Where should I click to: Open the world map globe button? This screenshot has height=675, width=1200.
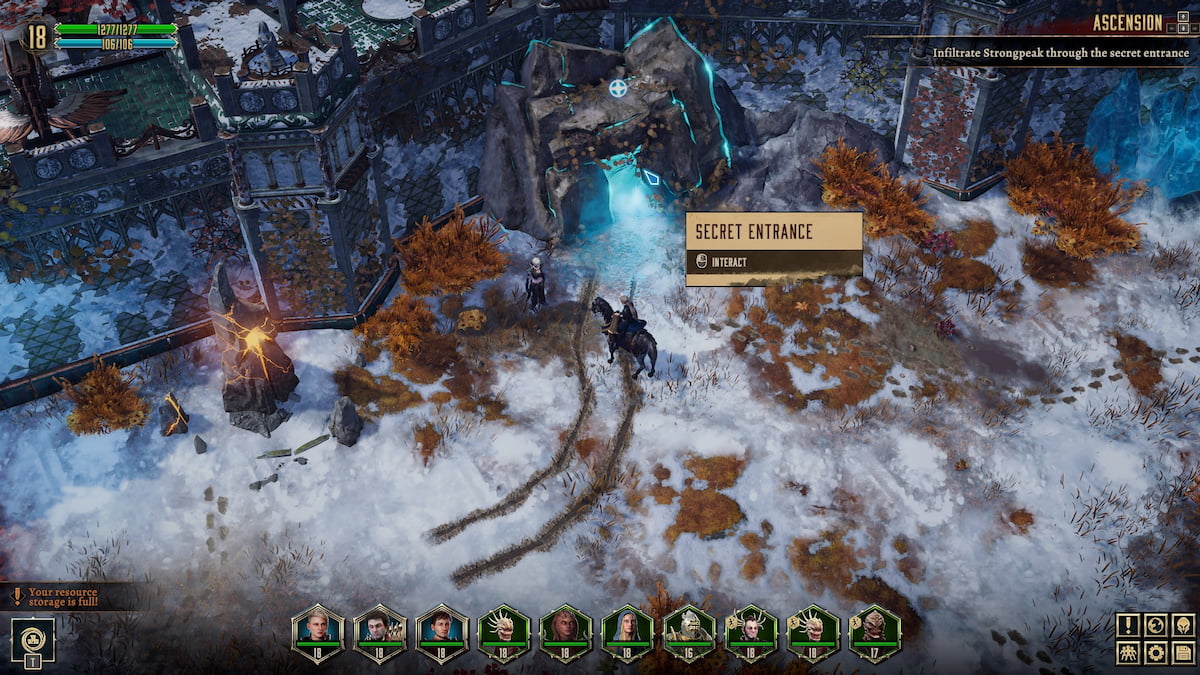point(1156,626)
